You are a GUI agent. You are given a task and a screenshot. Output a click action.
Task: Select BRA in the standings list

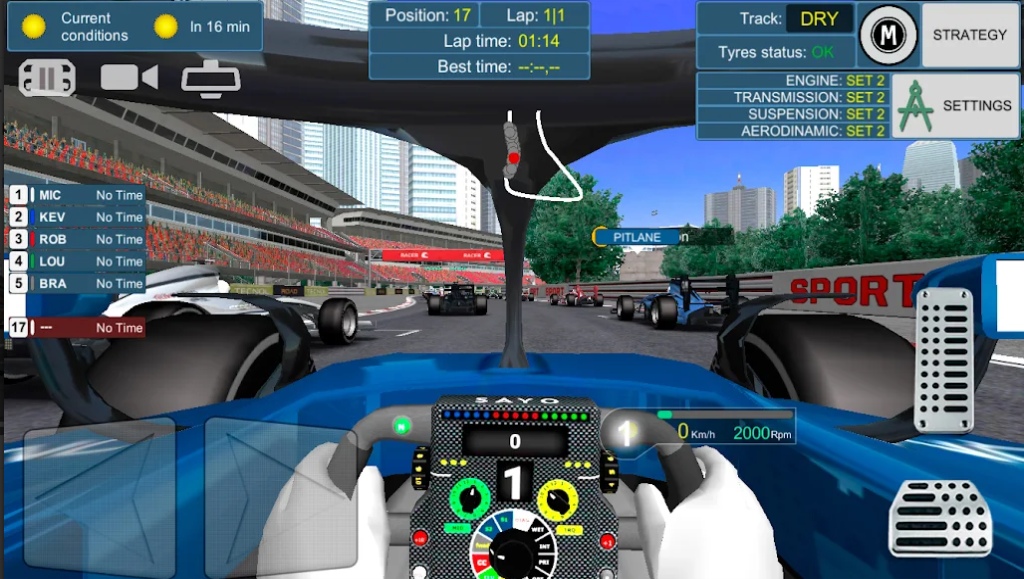coord(77,283)
